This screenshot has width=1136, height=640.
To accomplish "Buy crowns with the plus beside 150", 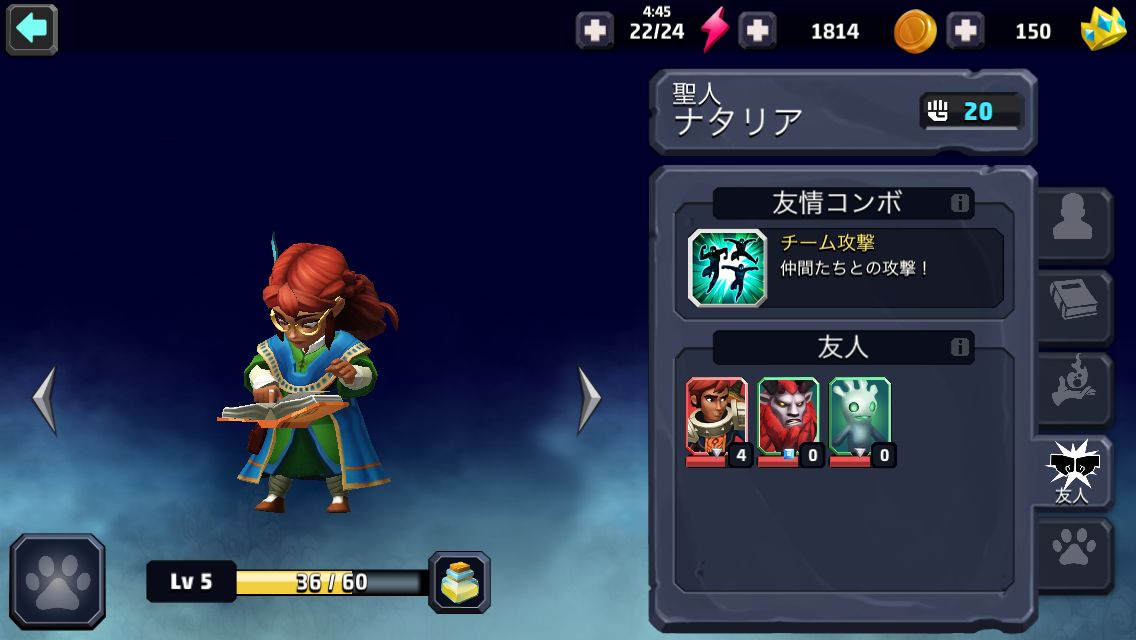I will (x=965, y=31).
